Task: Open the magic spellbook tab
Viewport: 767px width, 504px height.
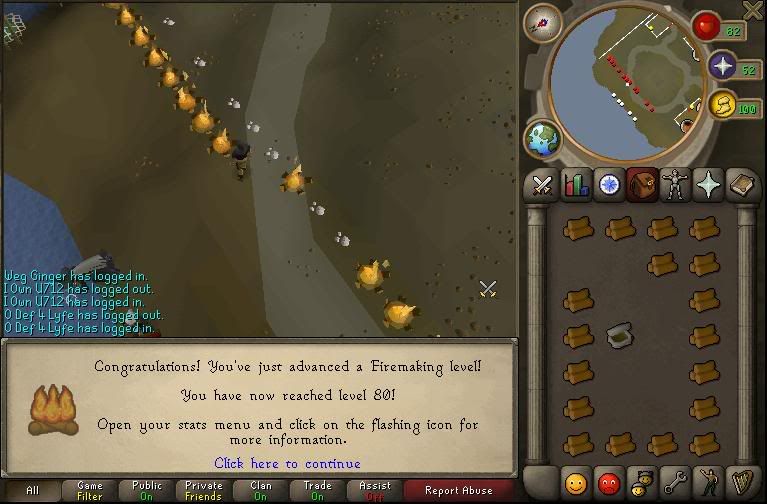Action: (x=707, y=185)
